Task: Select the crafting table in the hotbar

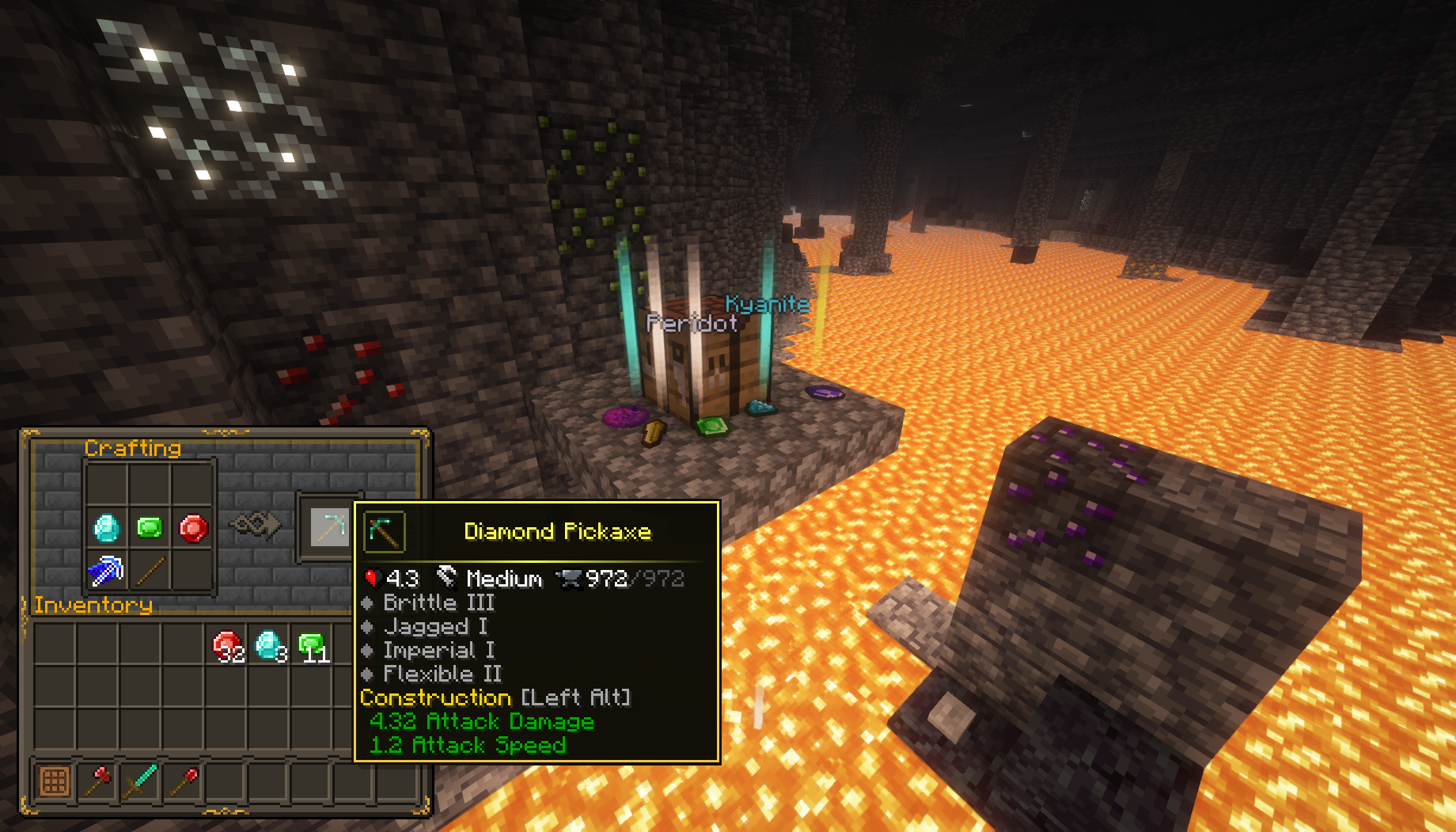Action: (55, 781)
